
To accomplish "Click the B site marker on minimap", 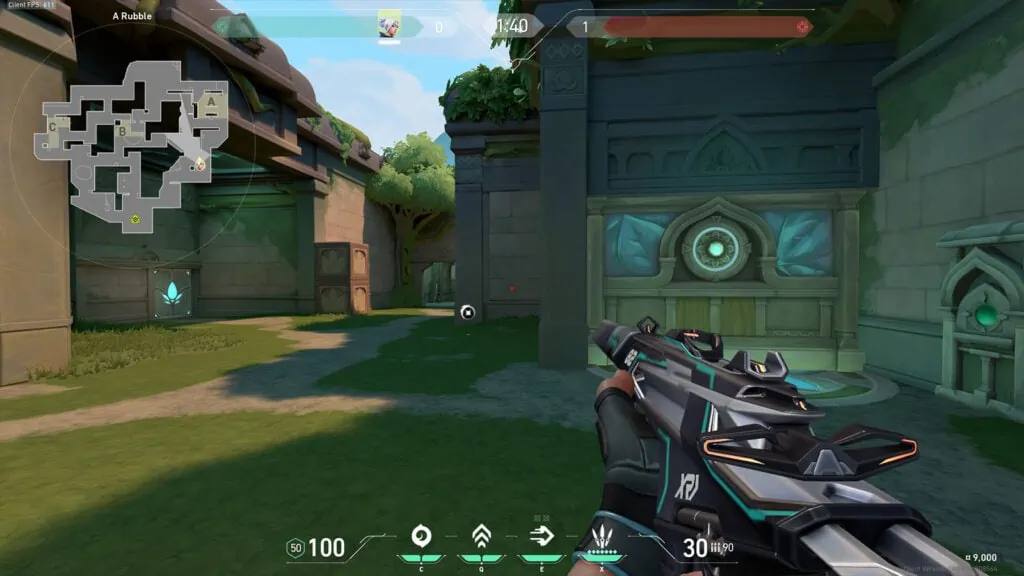I will pyautogui.click(x=122, y=129).
